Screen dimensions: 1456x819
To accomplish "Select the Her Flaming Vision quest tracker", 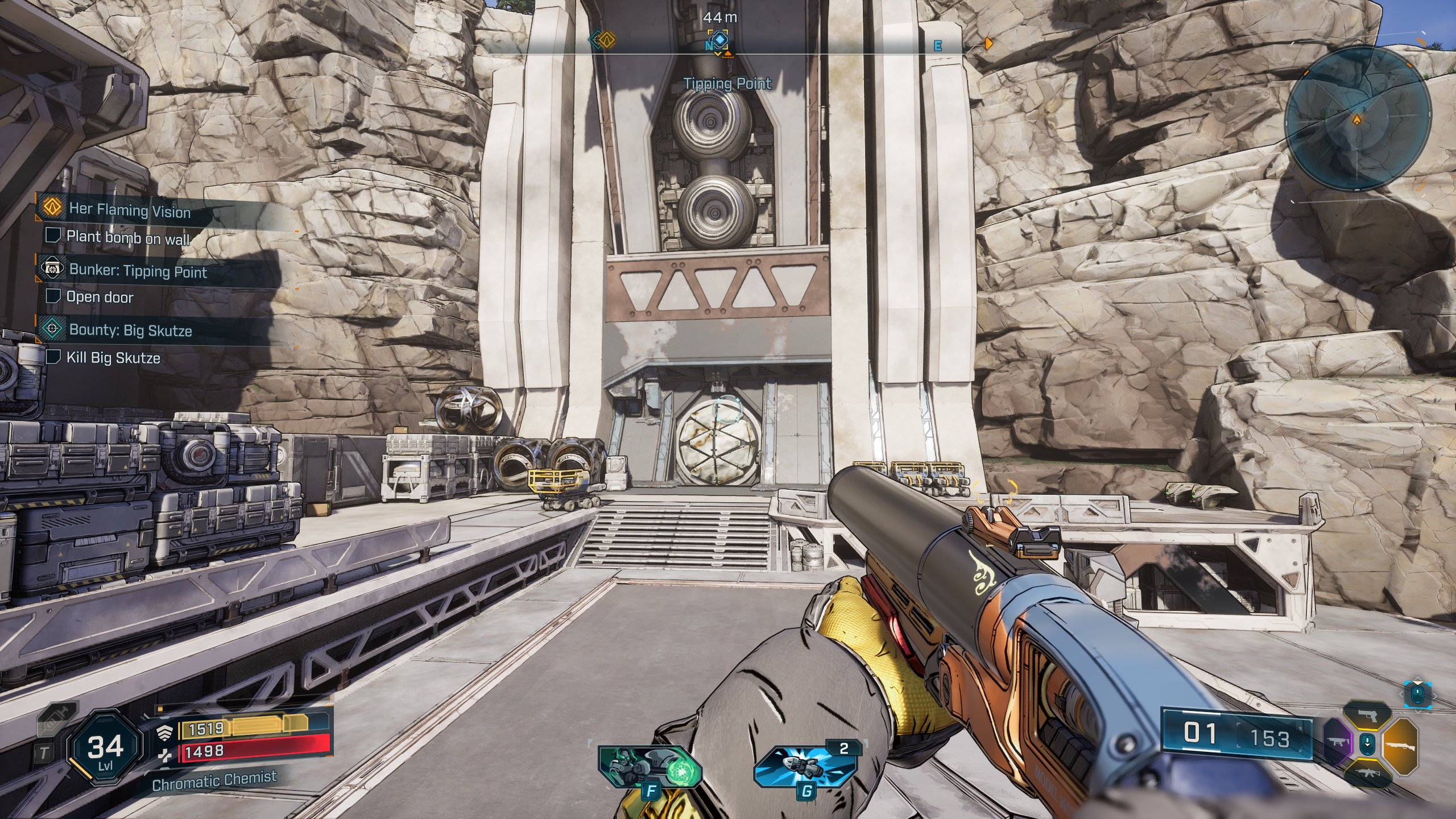I will (130, 210).
